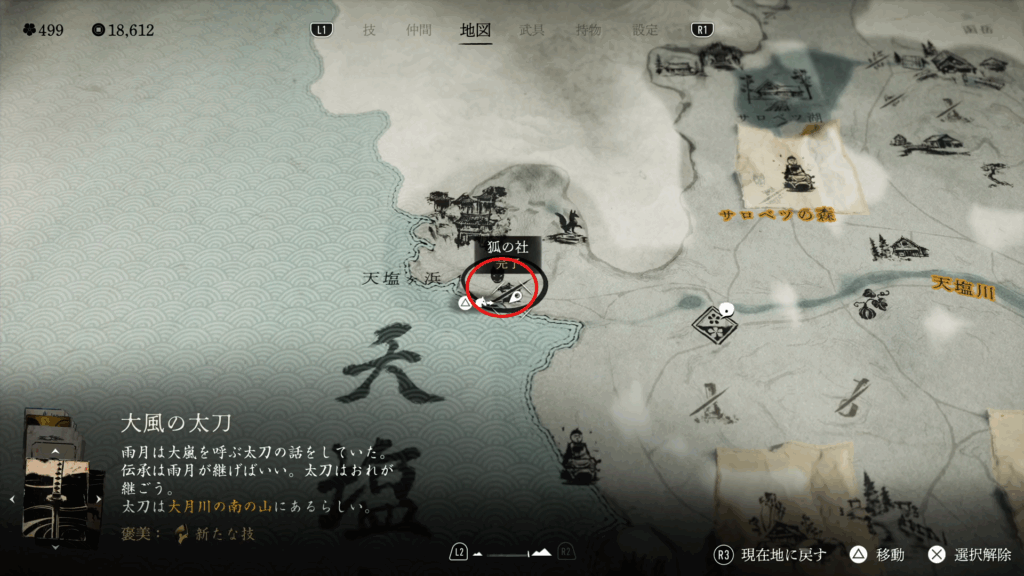Open the 仲間 tab
This screenshot has height=576, width=1024.
420,30
